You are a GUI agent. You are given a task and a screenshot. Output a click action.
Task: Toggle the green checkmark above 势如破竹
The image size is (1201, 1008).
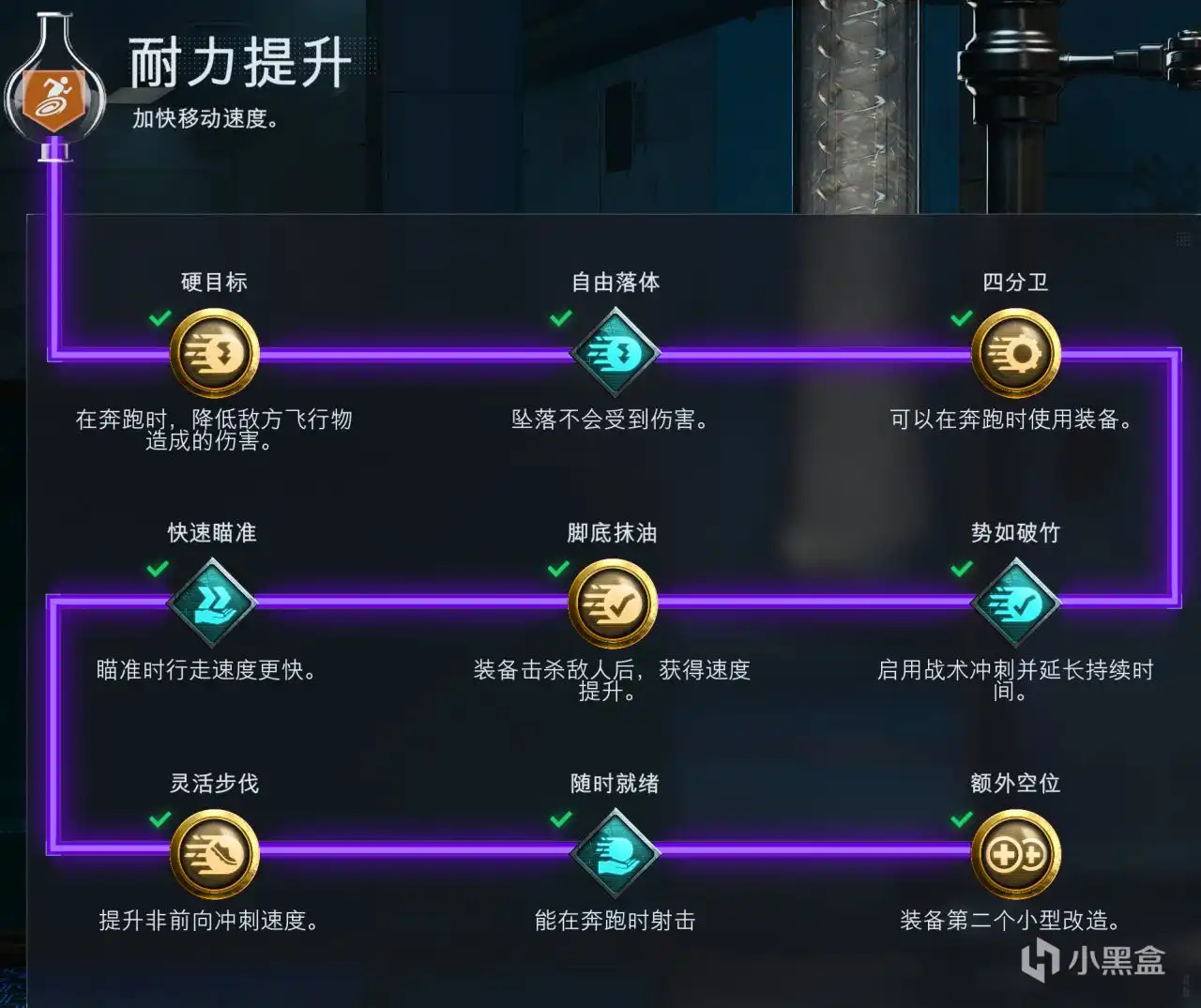click(960, 569)
